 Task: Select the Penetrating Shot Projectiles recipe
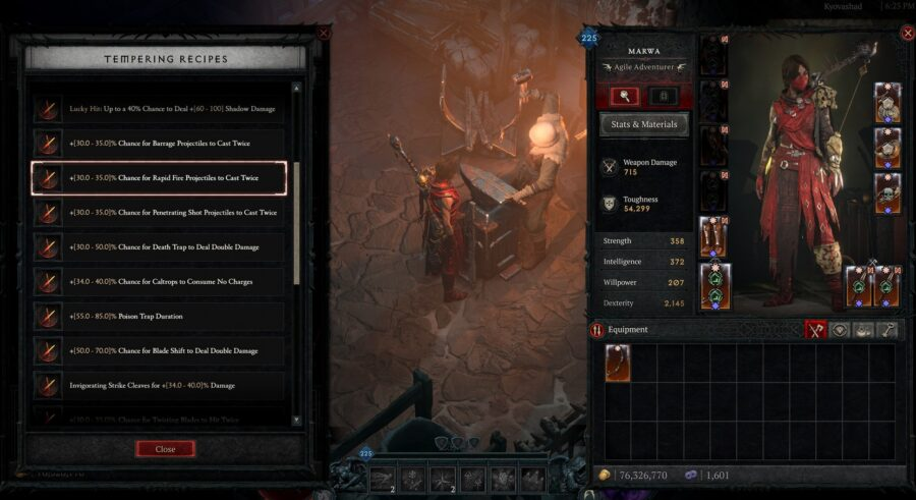click(158, 213)
